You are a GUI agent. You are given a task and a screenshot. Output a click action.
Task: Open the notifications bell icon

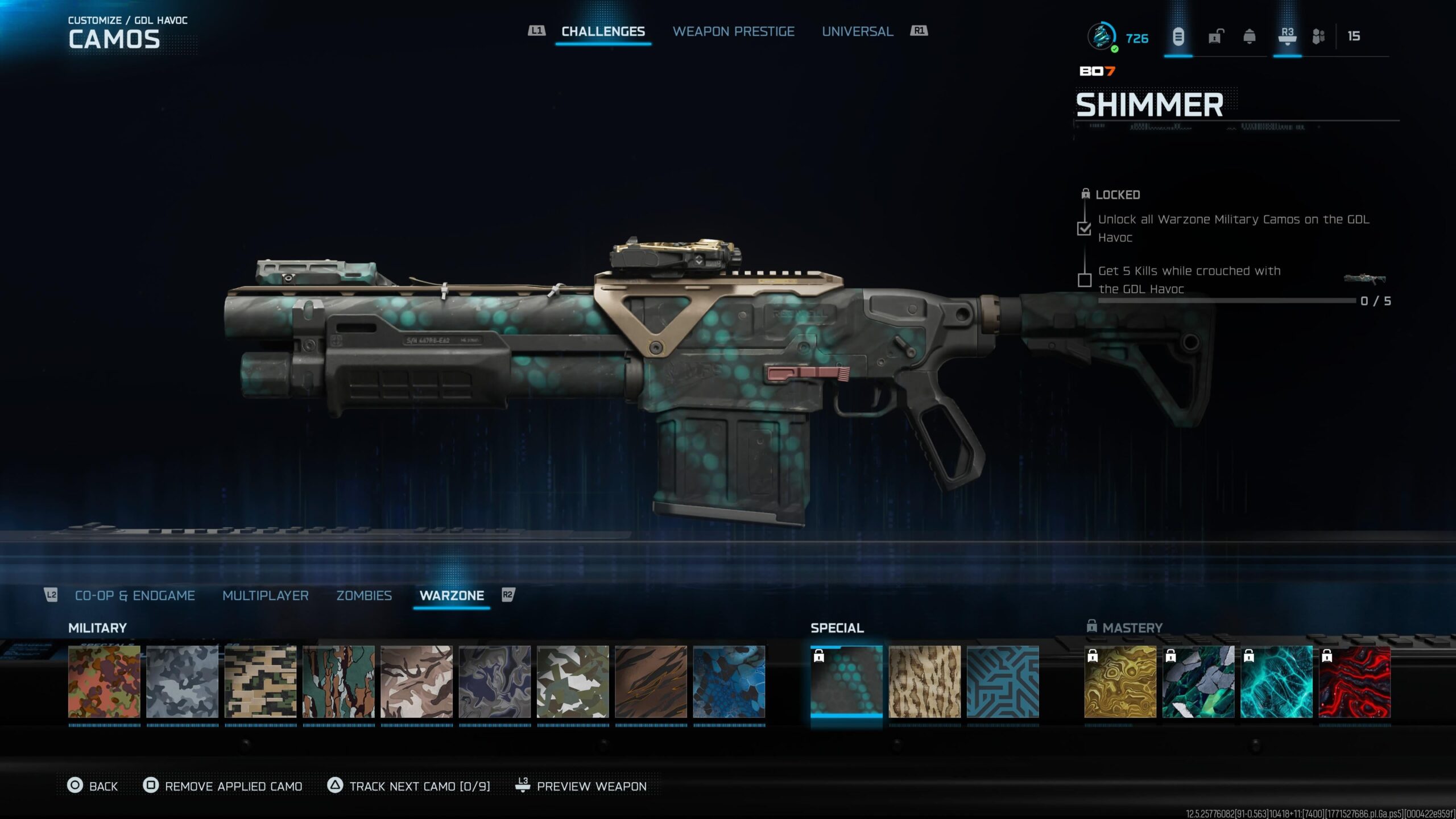[x=1249, y=37]
